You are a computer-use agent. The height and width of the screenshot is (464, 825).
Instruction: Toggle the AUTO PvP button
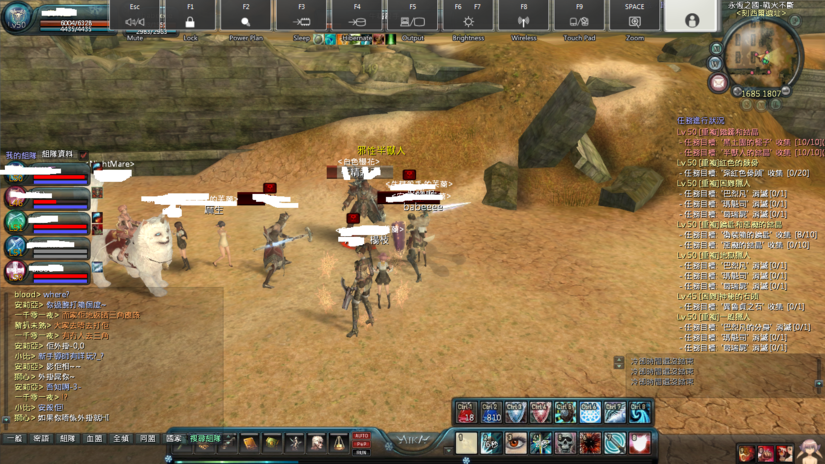361,439
